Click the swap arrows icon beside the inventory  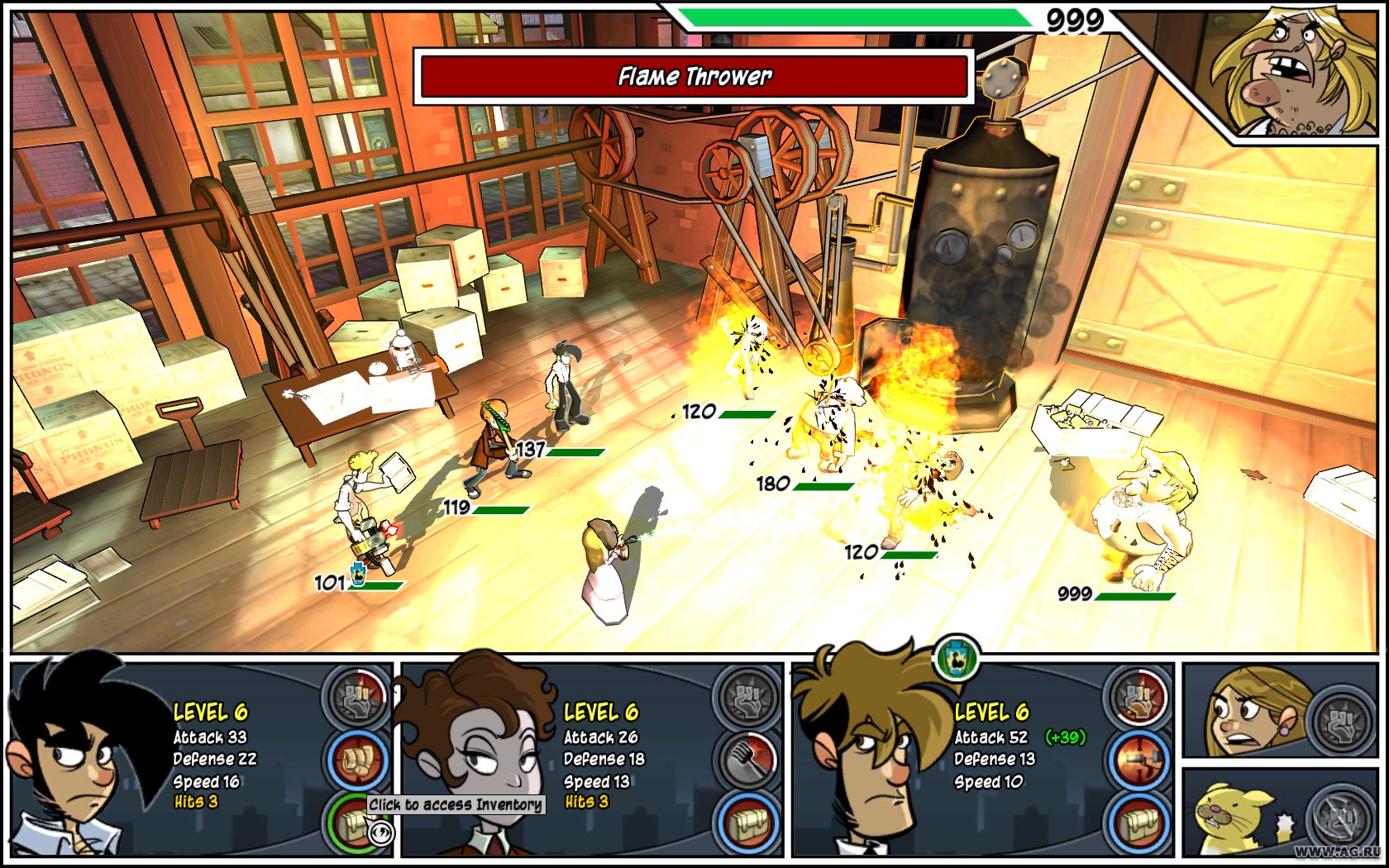[x=381, y=832]
